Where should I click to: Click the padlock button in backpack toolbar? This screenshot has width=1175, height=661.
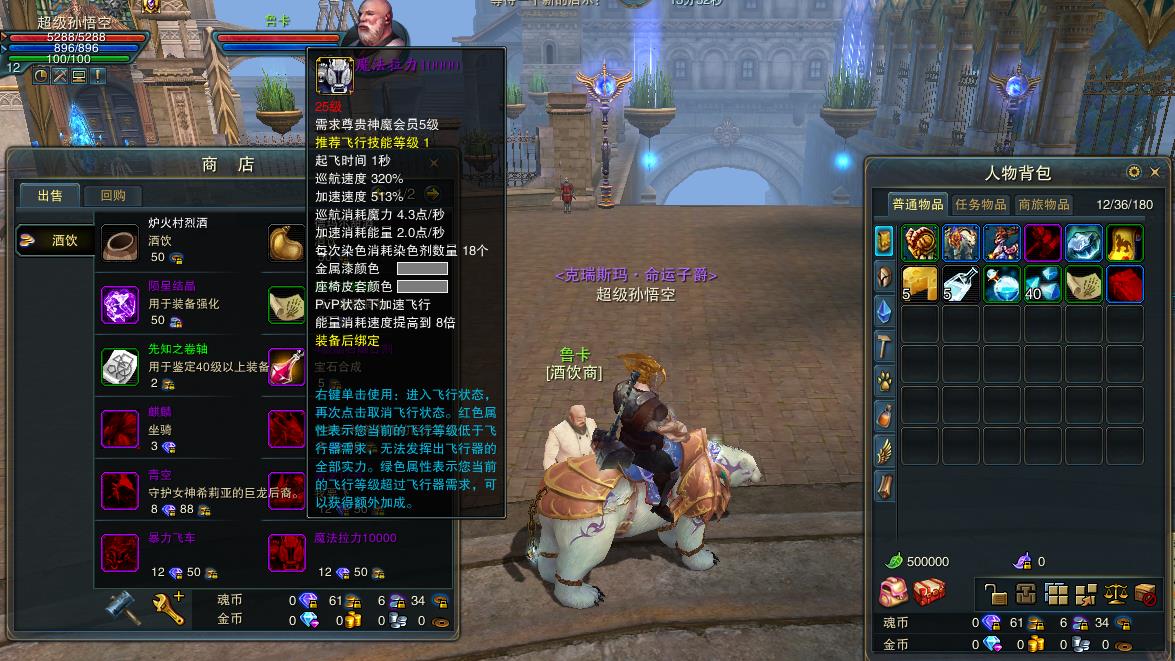tap(995, 594)
